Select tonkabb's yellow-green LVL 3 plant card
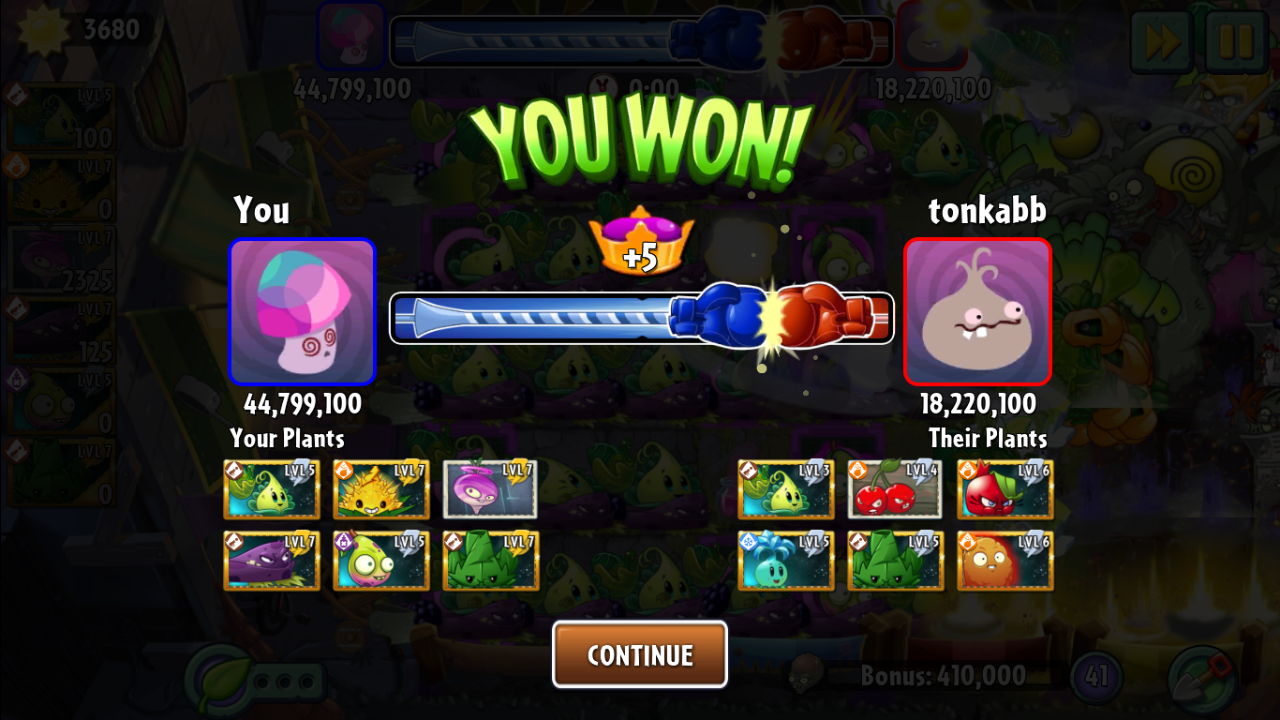 pyautogui.click(x=786, y=489)
